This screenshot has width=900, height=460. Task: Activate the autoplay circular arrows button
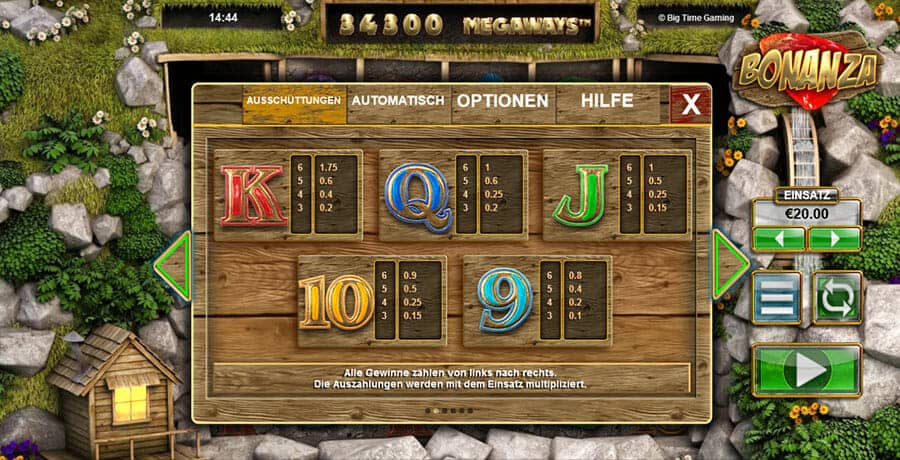click(836, 297)
